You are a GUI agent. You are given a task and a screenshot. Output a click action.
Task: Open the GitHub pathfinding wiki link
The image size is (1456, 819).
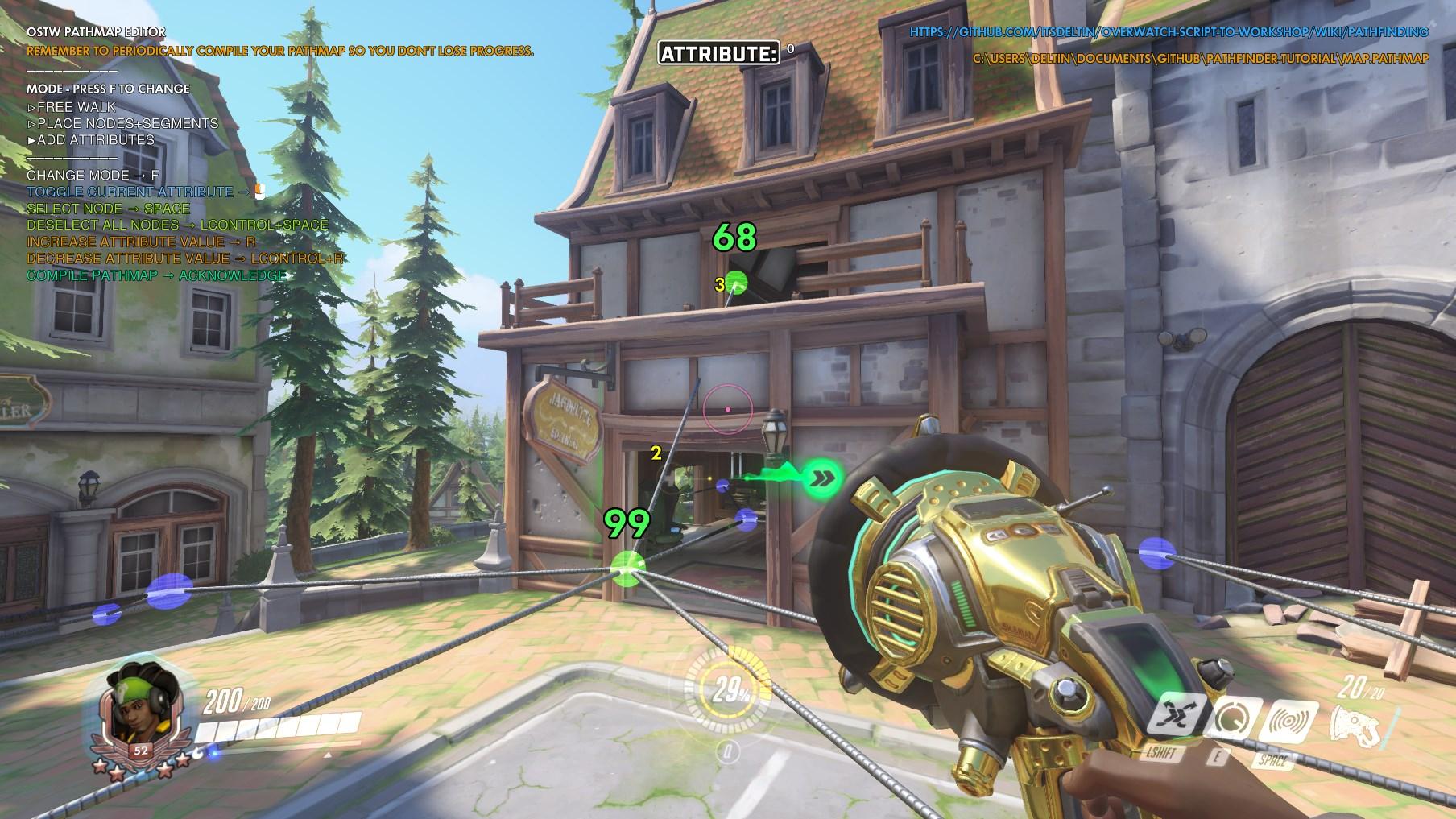1169,32
